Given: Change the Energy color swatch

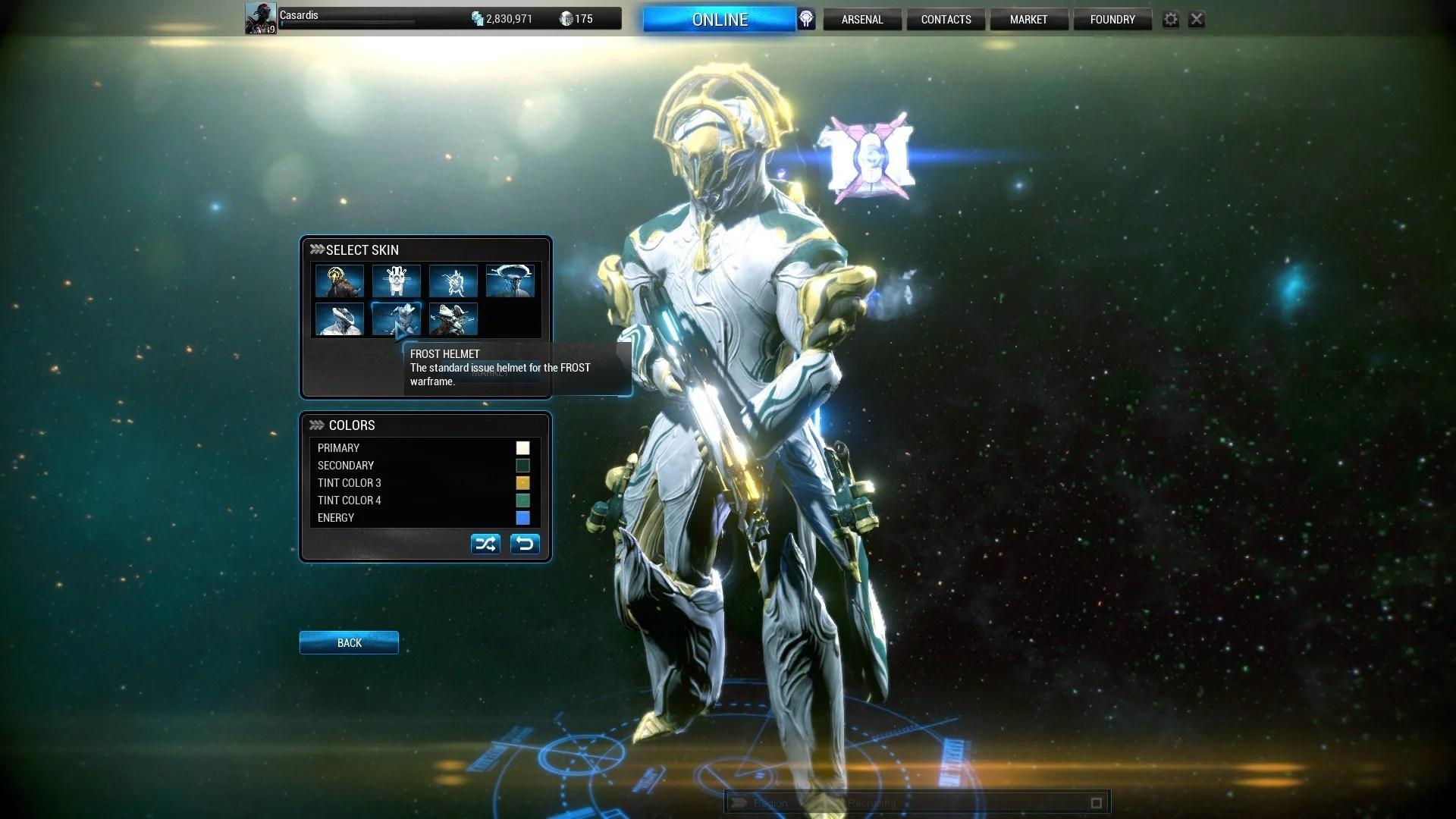Looking at the screenshot, I should (x=522, y=518).
